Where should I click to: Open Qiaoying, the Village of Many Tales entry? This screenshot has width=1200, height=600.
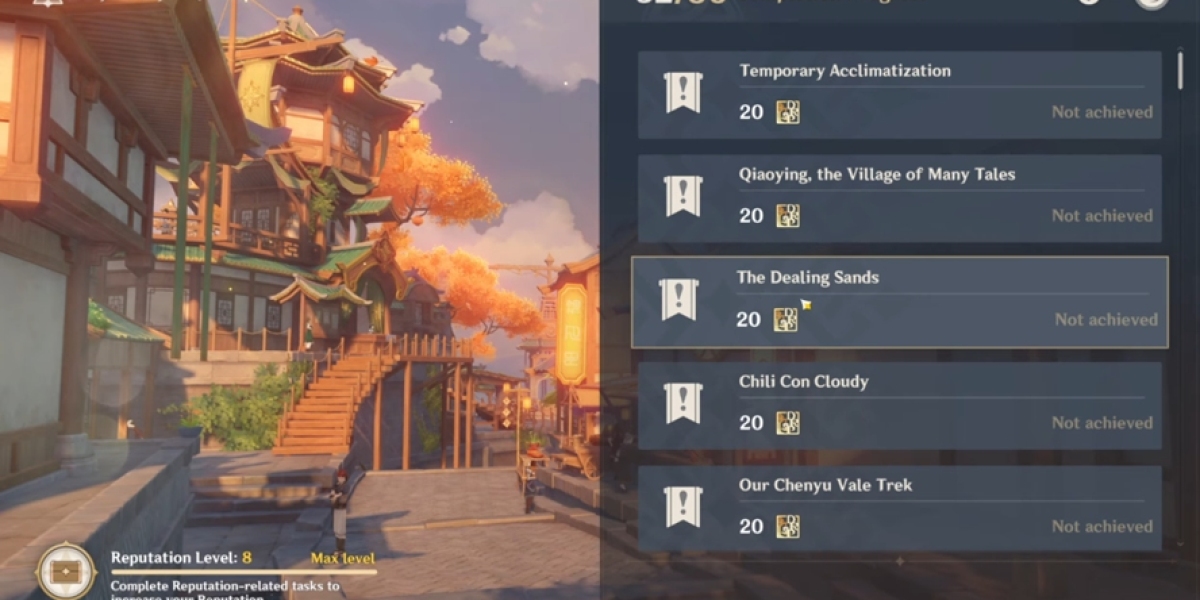tap(899, 198)
